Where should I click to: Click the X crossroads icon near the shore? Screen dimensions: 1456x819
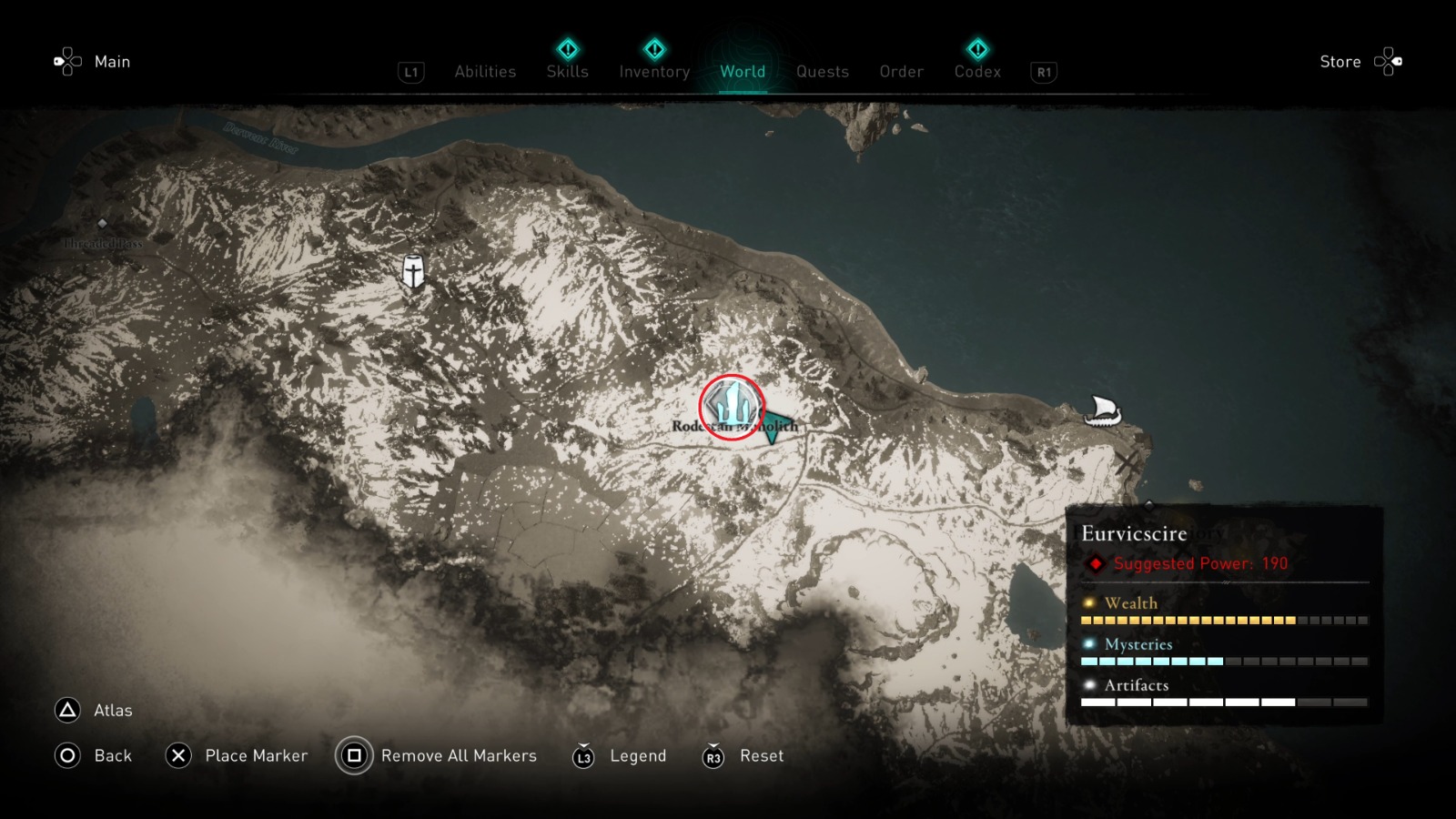coord(1128,462)
